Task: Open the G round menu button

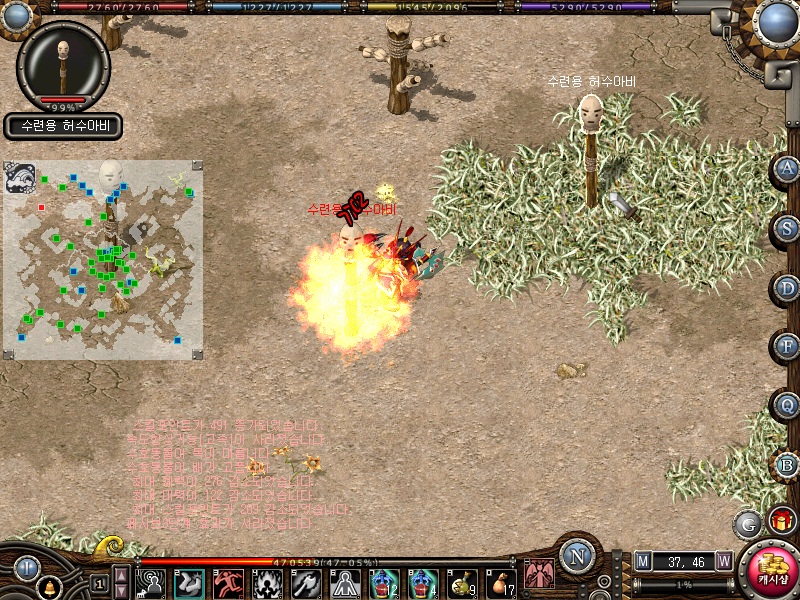Action: click(x=748, y=523)
